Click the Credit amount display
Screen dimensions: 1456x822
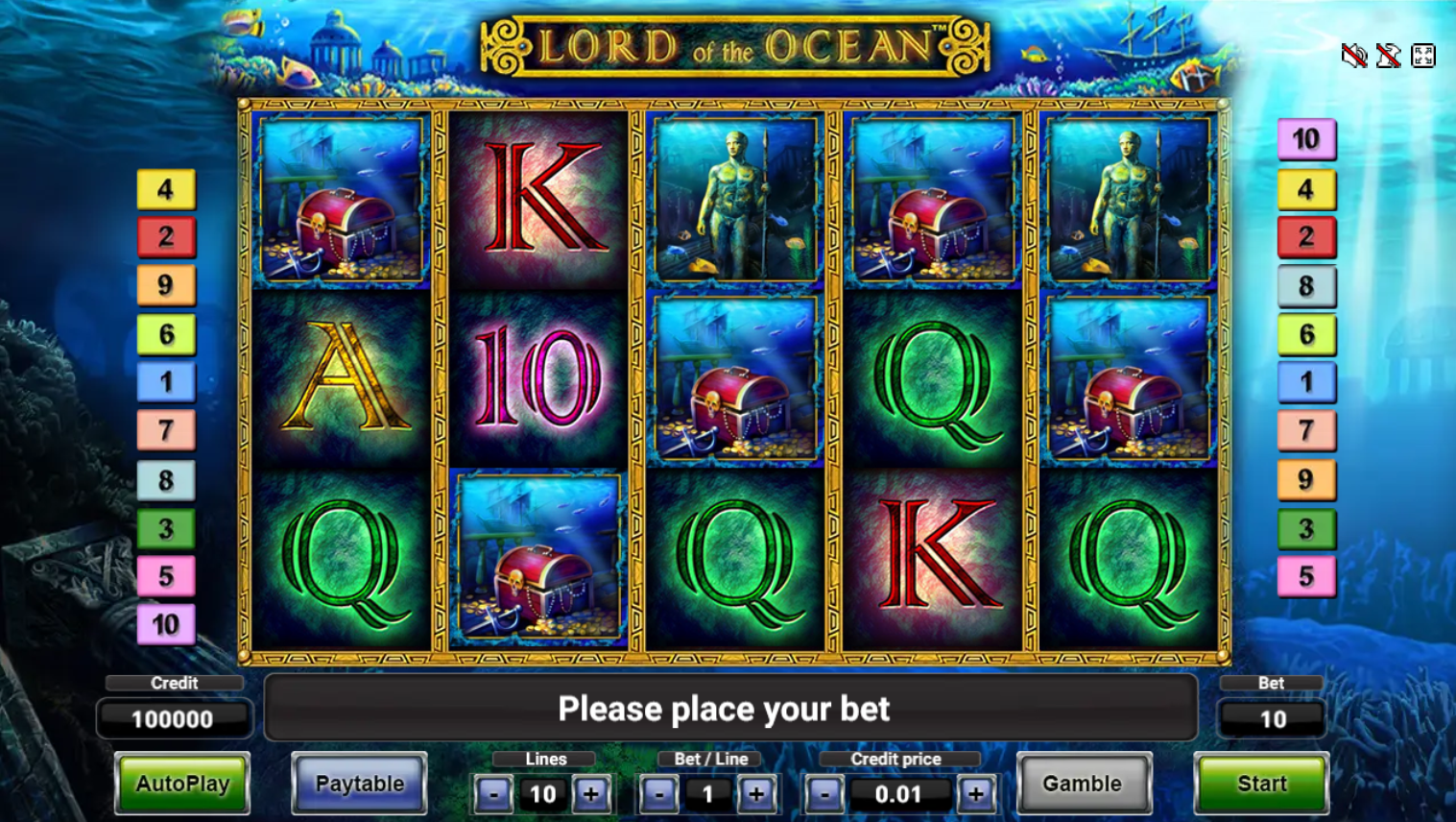coord(174,717)
